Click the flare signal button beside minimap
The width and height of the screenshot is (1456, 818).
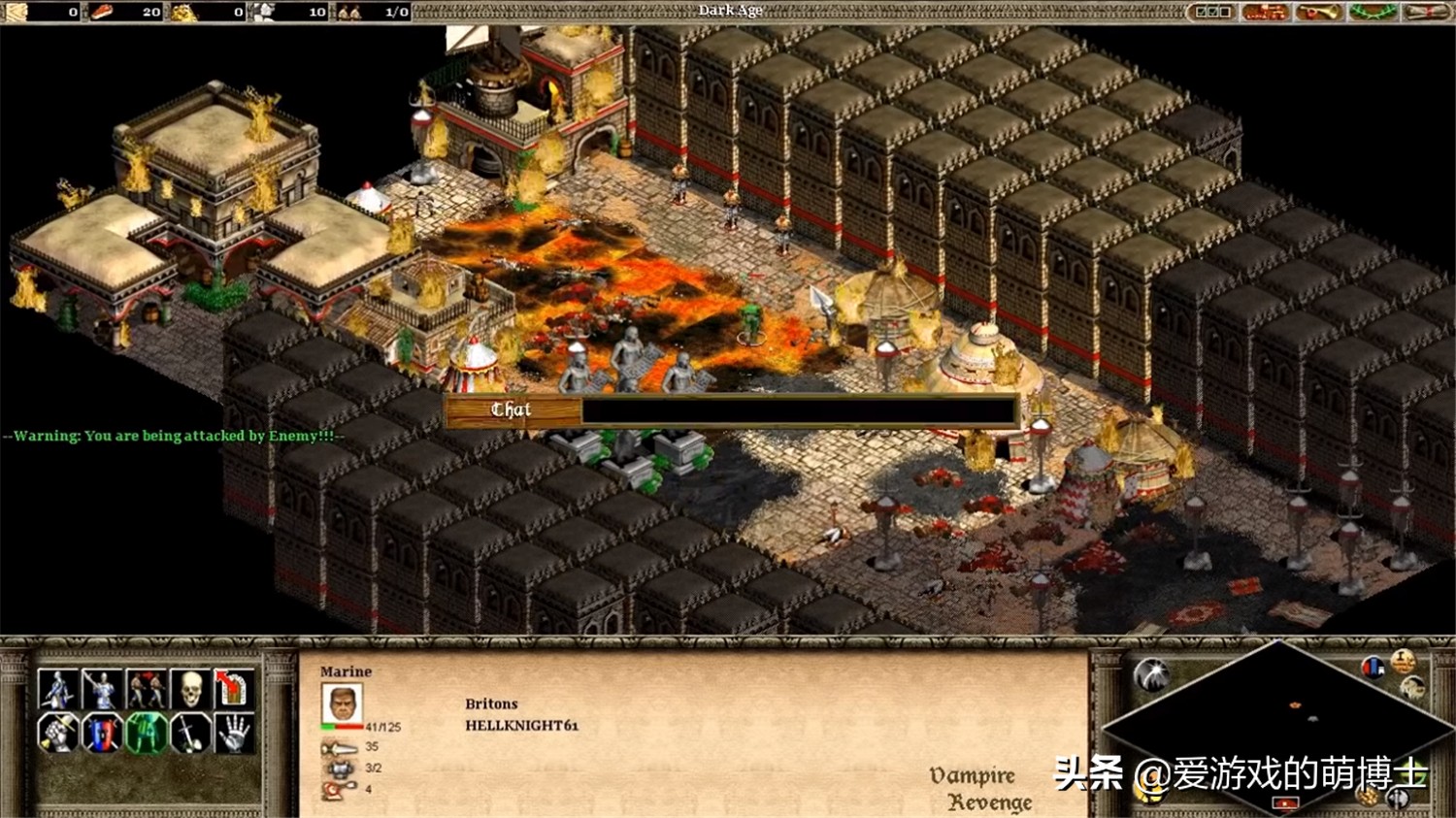coord(1152,673)
